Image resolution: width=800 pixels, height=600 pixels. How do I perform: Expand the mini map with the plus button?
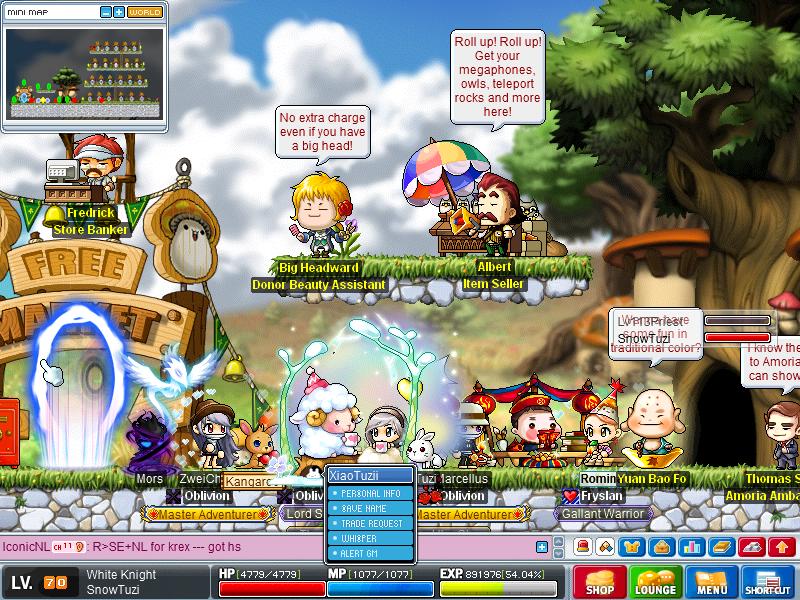click(x=119, y=12)
